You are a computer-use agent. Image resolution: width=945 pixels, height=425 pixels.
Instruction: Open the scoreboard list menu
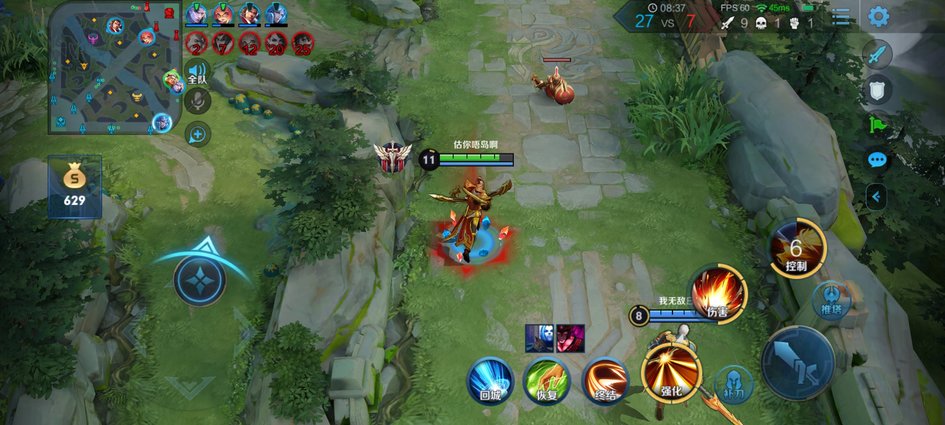[844, 16]
